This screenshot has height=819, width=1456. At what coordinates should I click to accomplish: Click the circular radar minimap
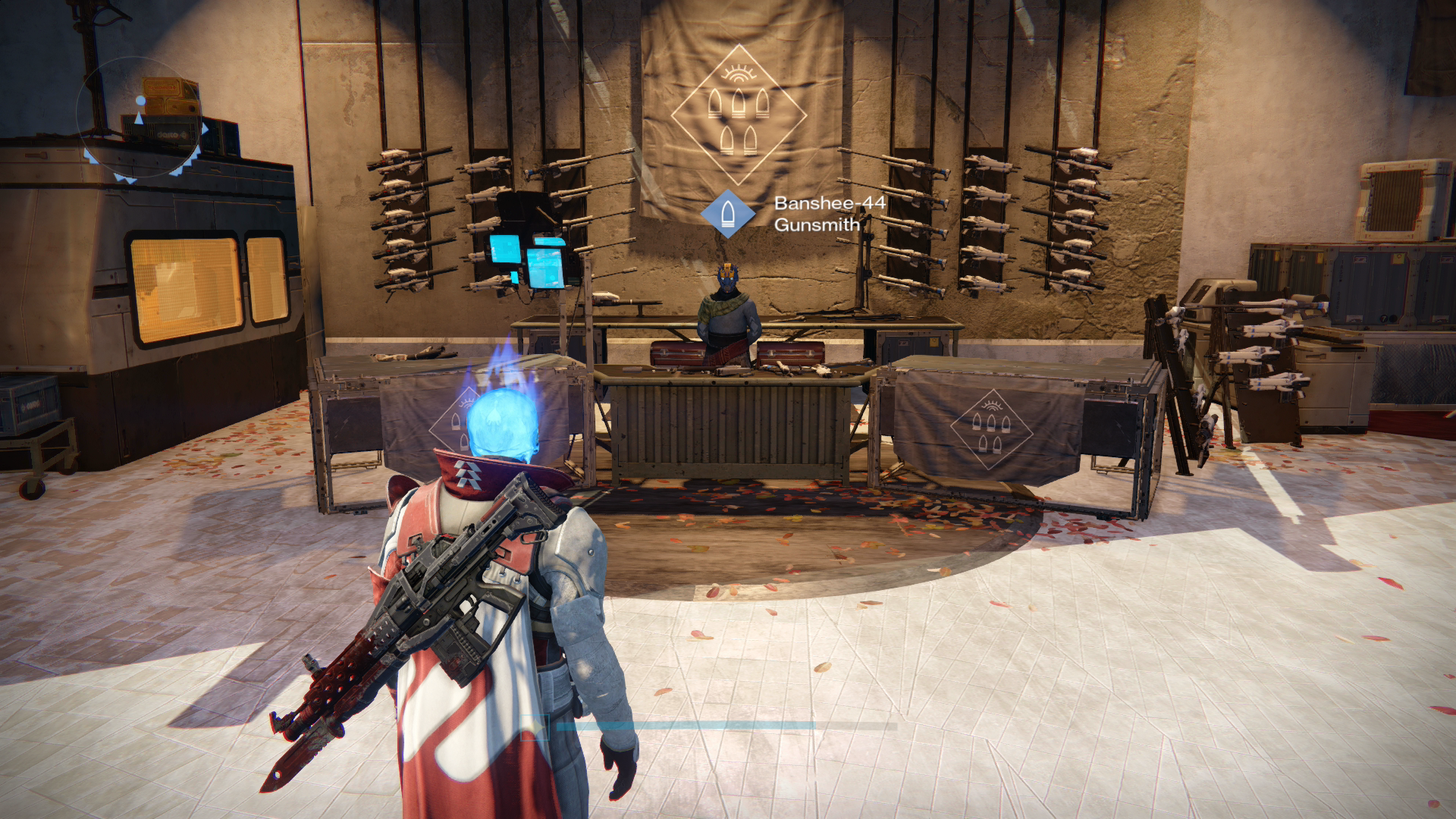click(142, 121)
